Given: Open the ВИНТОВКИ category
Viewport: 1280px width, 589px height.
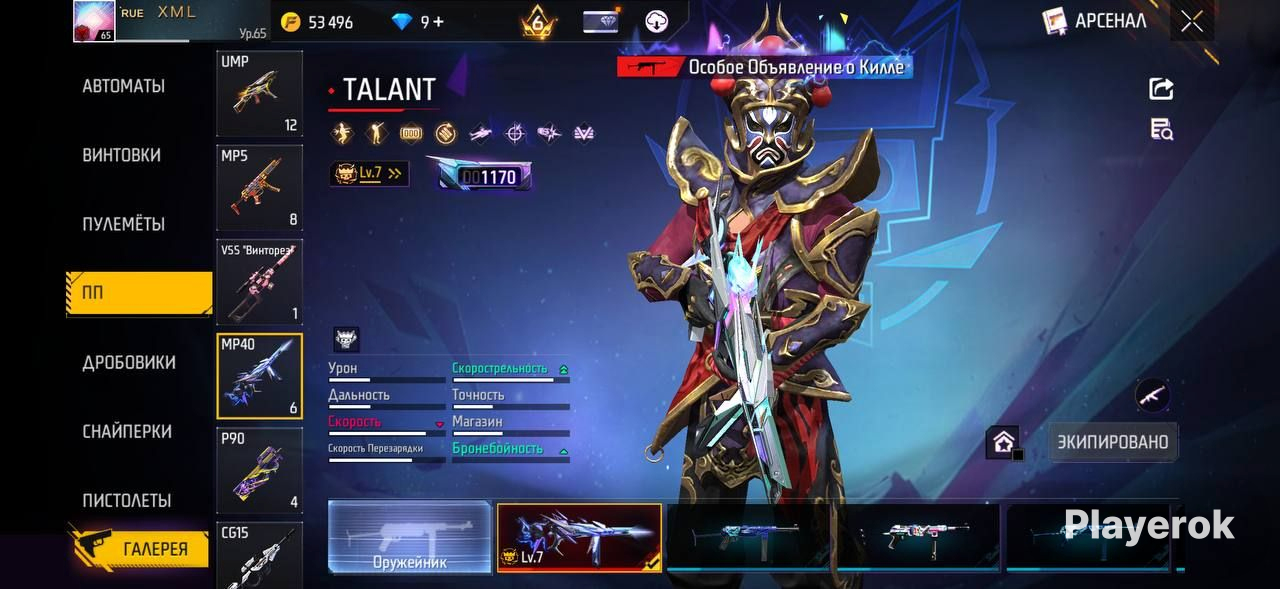Looking at the screenshot, I should pyautogui.click(x=121, y=156).
